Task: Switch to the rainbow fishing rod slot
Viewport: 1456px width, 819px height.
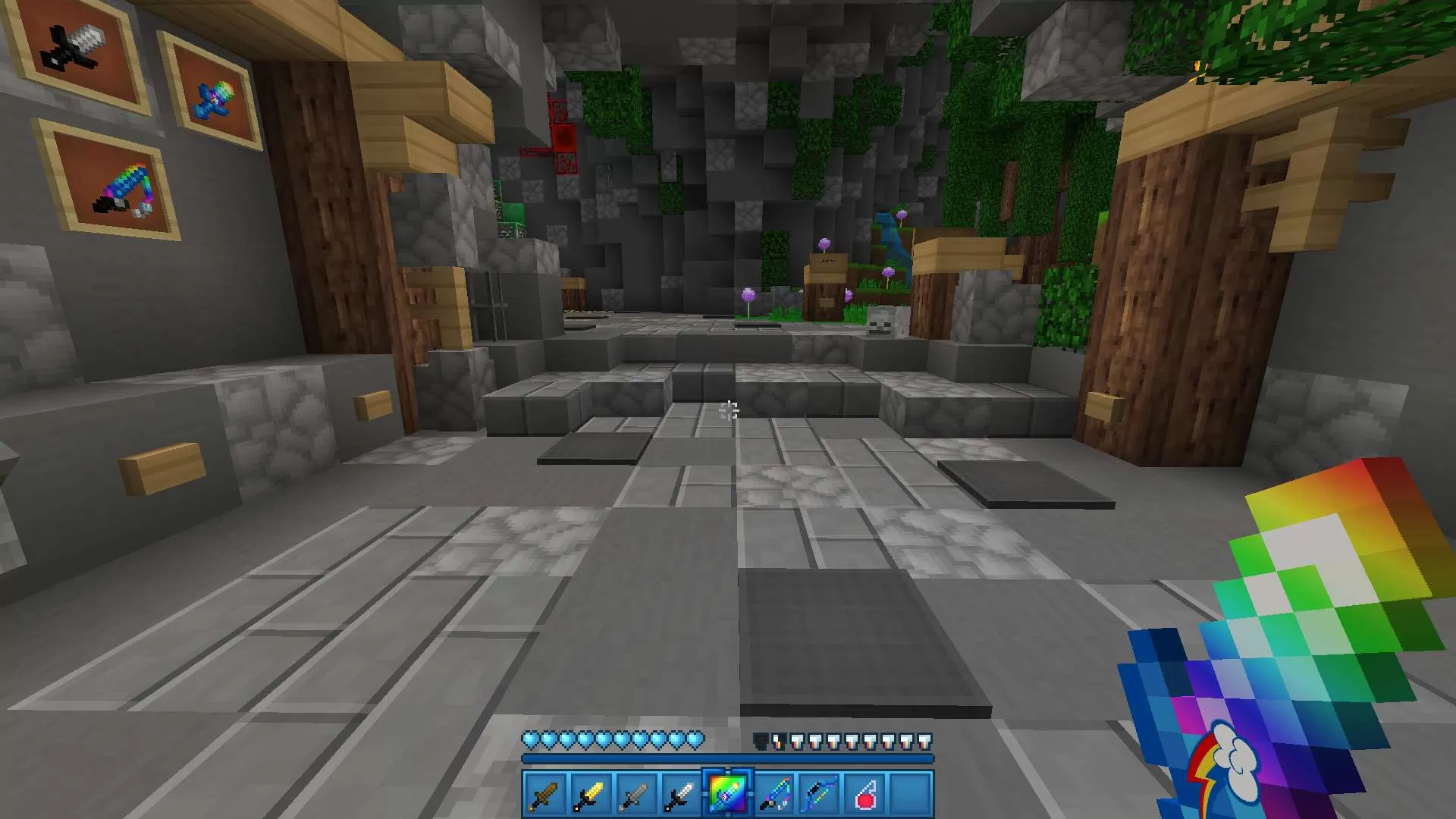Action: [773, 795]
